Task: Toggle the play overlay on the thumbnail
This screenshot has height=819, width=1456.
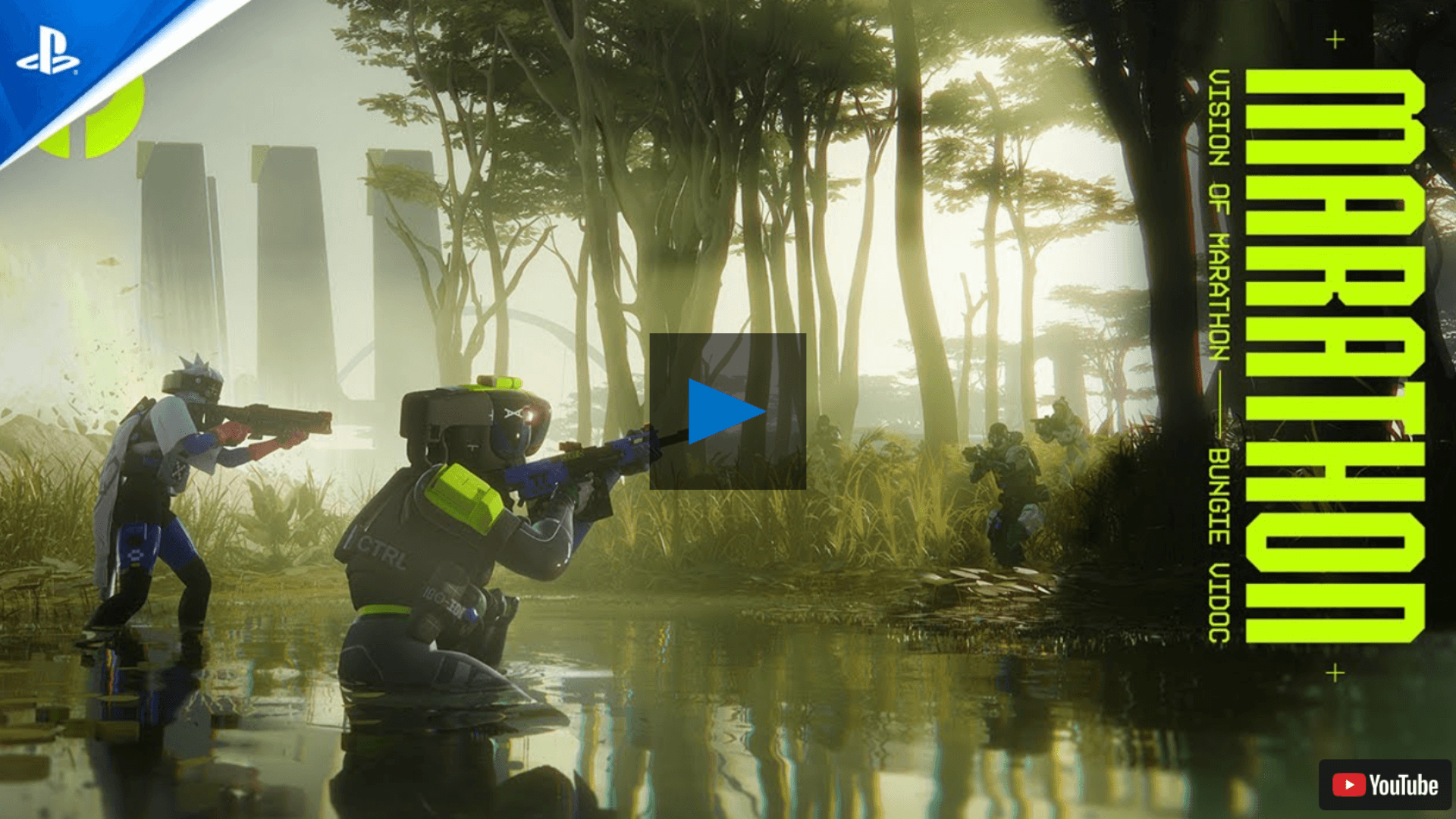Action: pos(728,409)
